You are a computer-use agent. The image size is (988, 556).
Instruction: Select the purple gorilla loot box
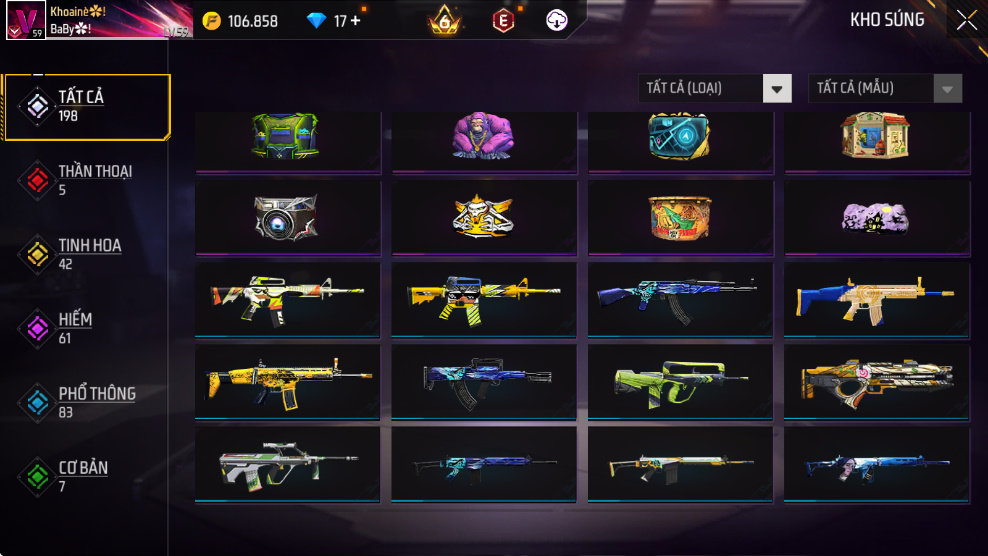point(484,137)
